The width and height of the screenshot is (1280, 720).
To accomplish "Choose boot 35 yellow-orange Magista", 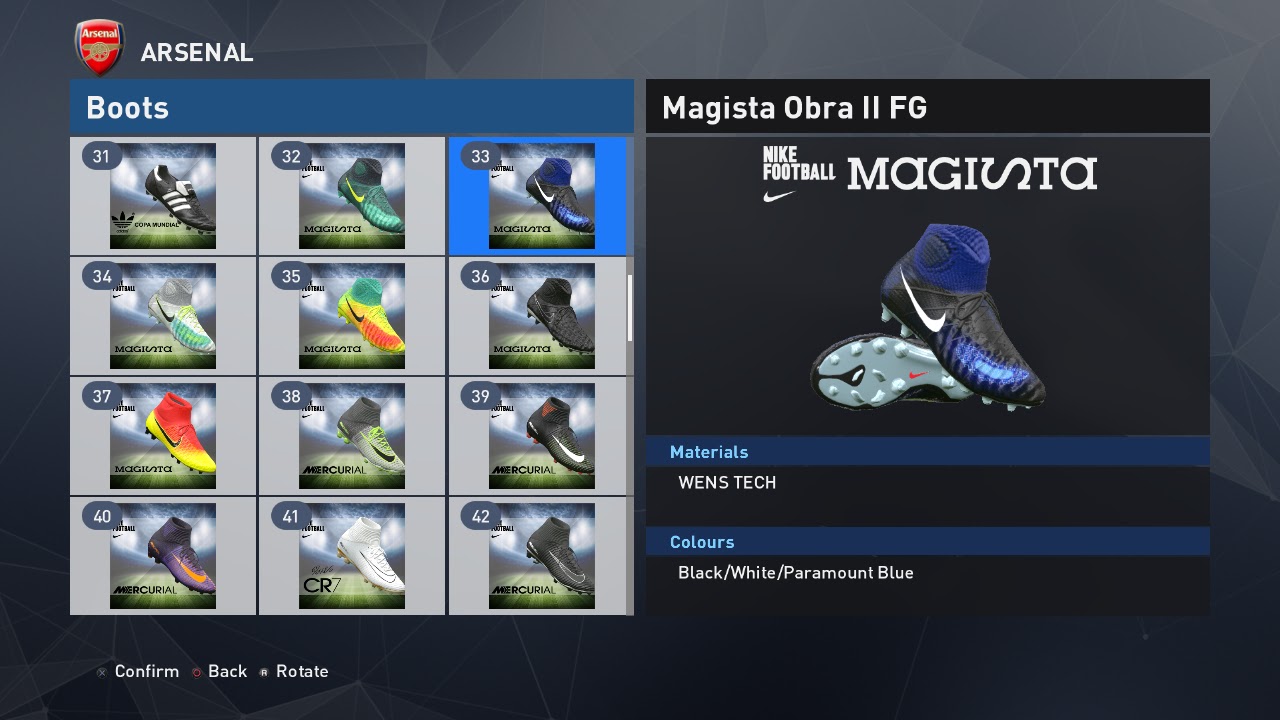I will click(352, 316).
